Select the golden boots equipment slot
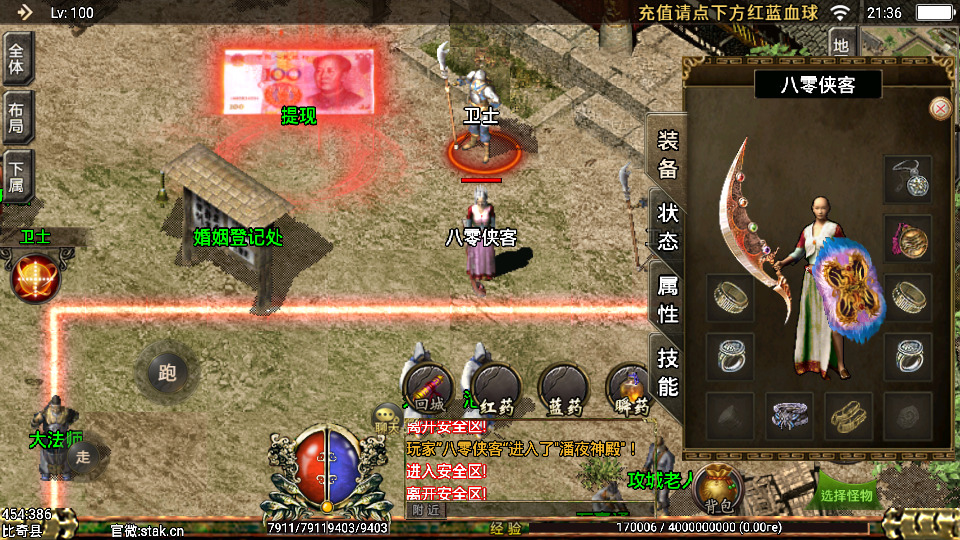The height and width of the screenshot is (540, 960). (x=849, y=415)
